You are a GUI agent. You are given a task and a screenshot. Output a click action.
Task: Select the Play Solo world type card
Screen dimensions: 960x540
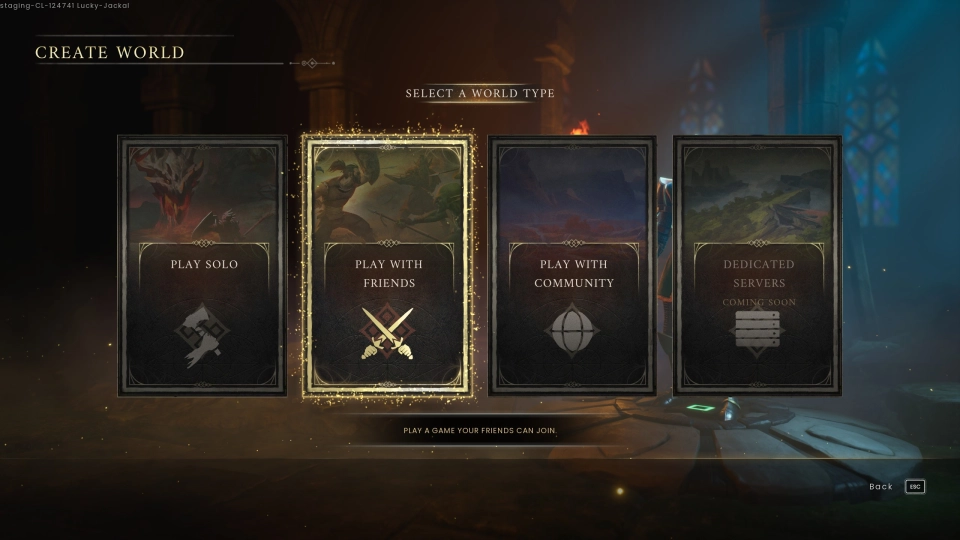pyautogui.click(x=203, y=266)
